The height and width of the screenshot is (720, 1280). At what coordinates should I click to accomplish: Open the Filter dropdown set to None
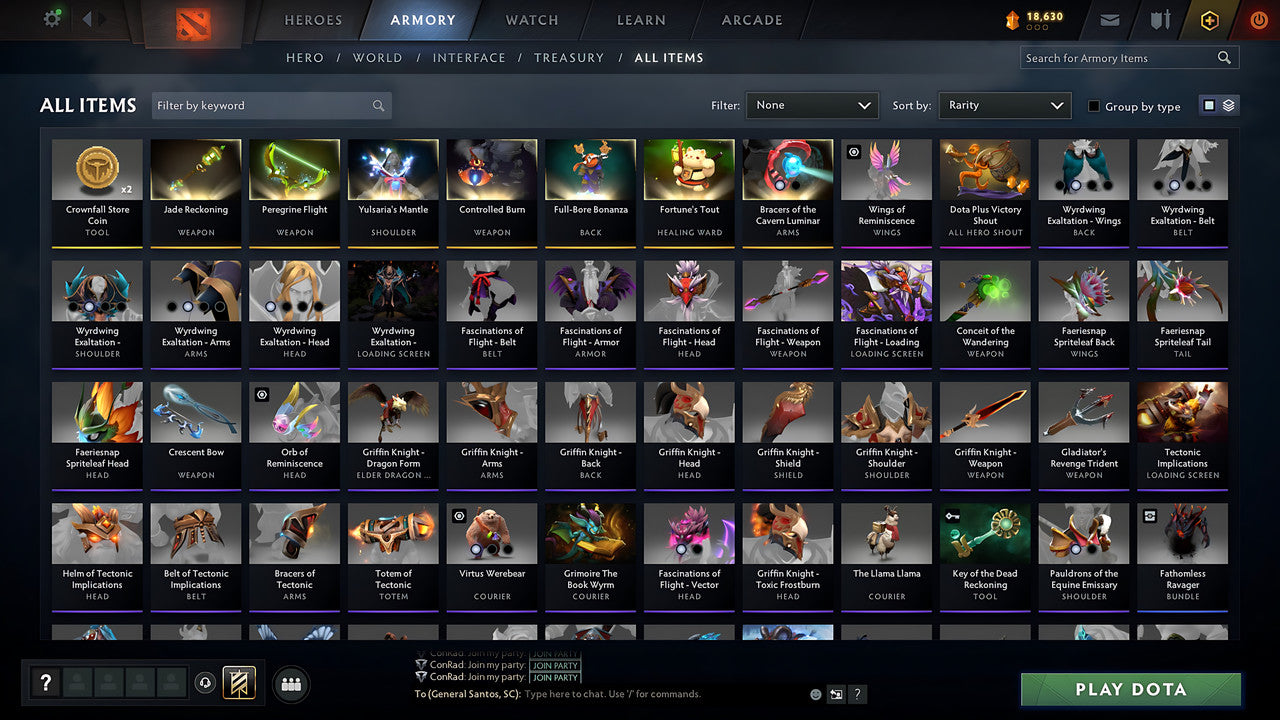811,104
